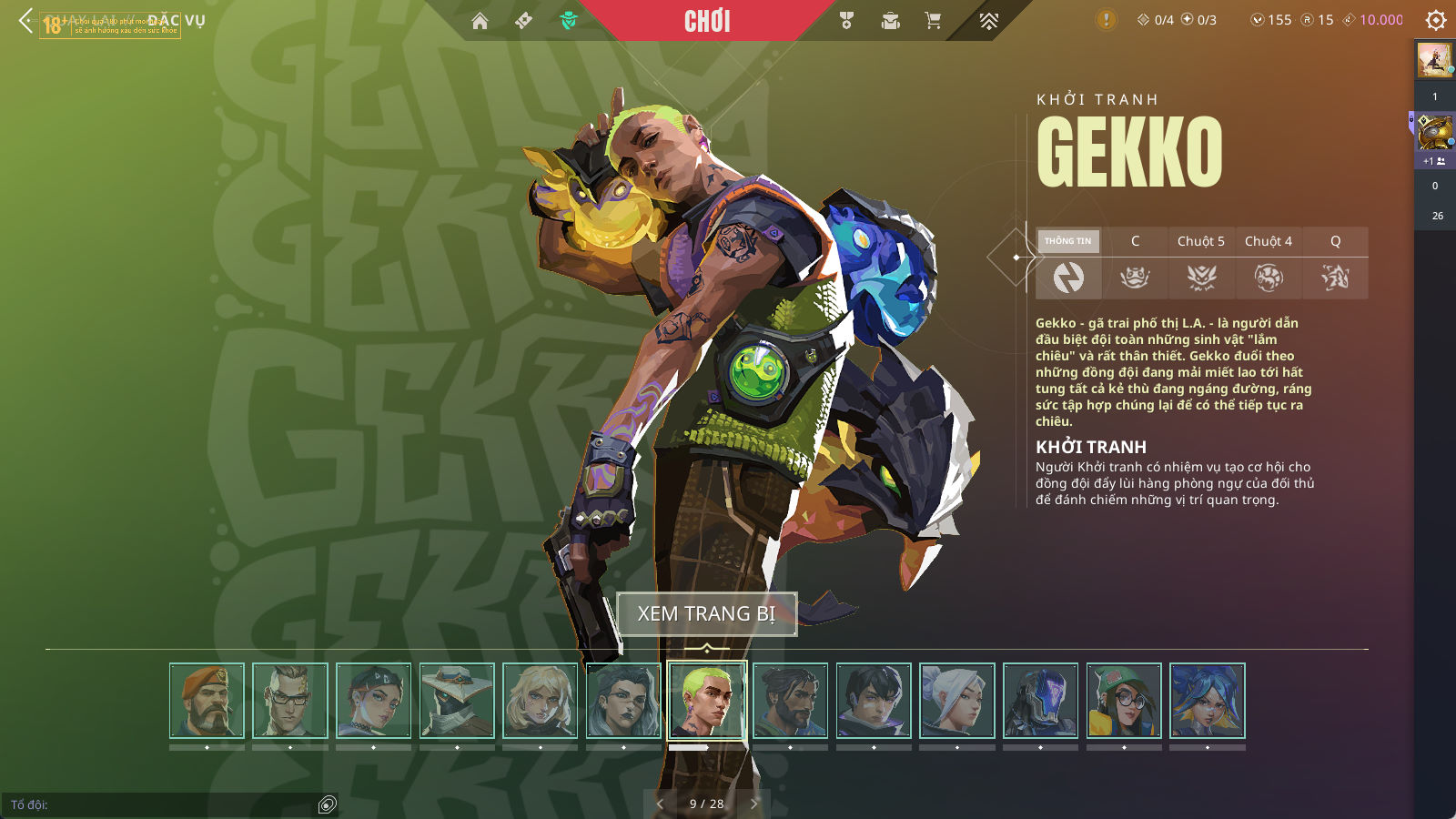This screenshot has width=1456, height=819.
Task: Select Jett white-haired agent portrait
Action: point(957,701)
